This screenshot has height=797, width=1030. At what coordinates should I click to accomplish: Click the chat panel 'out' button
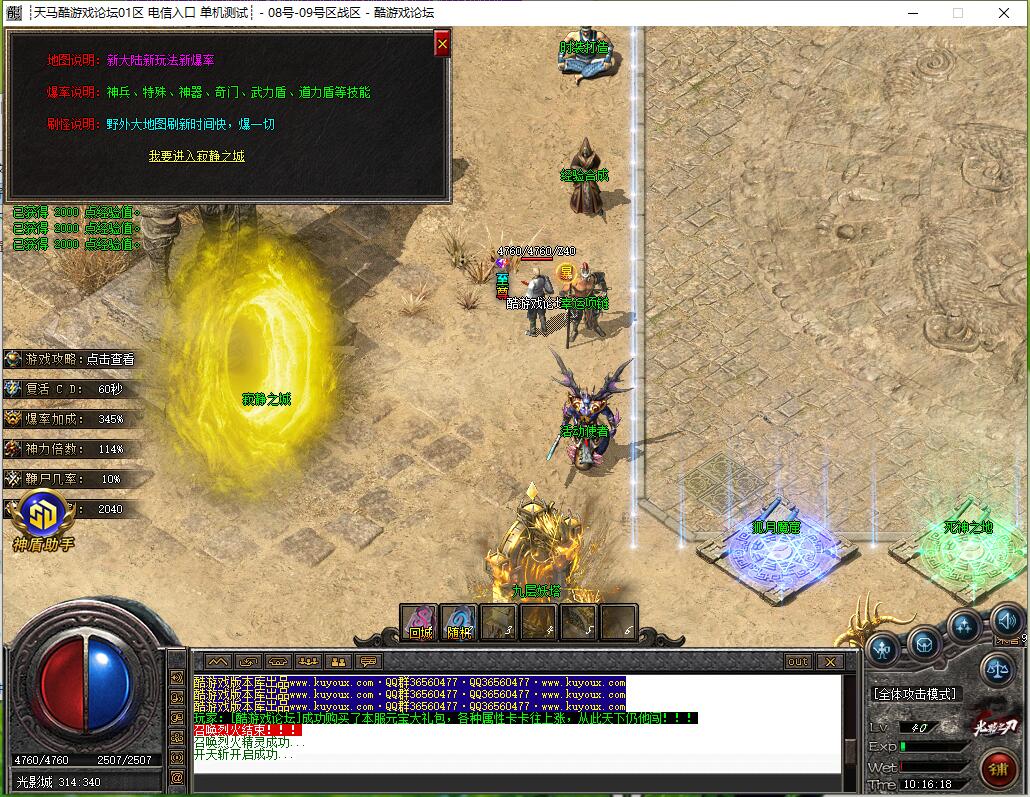coord(798,661)
